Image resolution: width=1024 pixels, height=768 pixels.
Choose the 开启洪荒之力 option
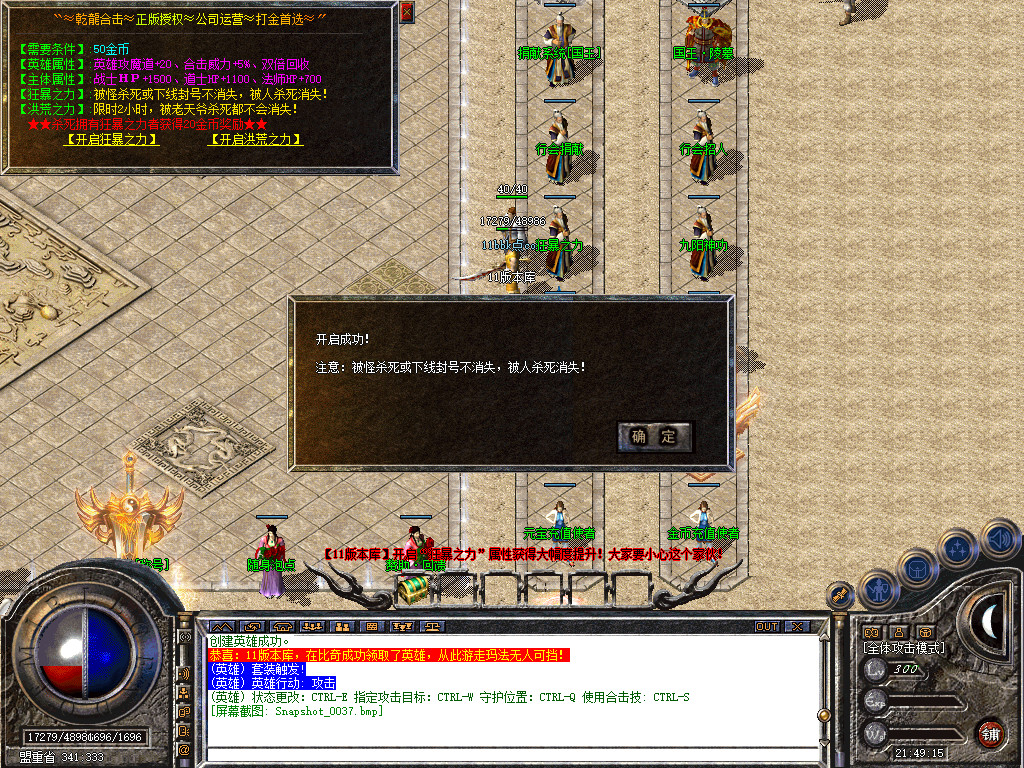[255, 140]
